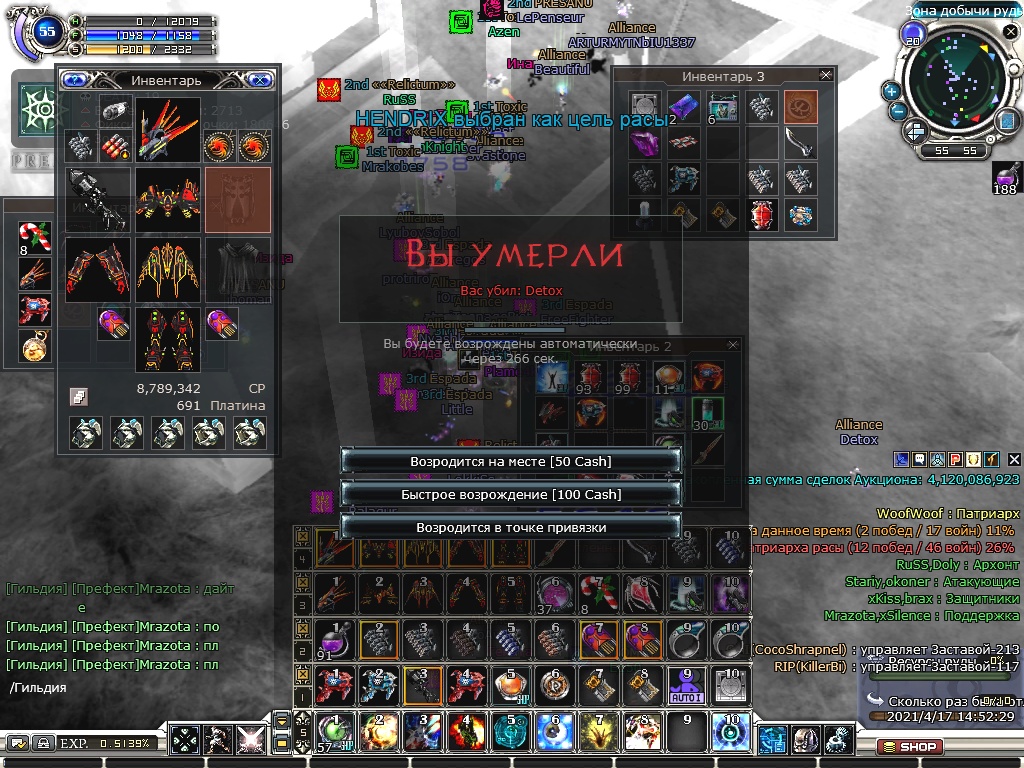This screenshot has height=768, width=1024.
Task: Use the purple potion with count 188
Action: pos(1006,177)
